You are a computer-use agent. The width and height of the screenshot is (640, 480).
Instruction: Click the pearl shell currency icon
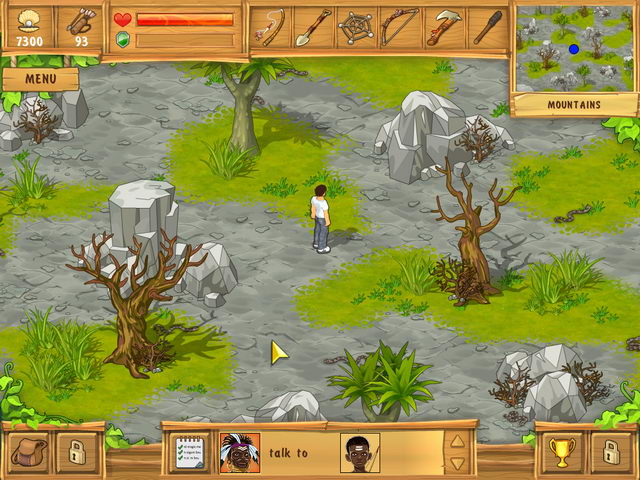(x=27, y=21)
